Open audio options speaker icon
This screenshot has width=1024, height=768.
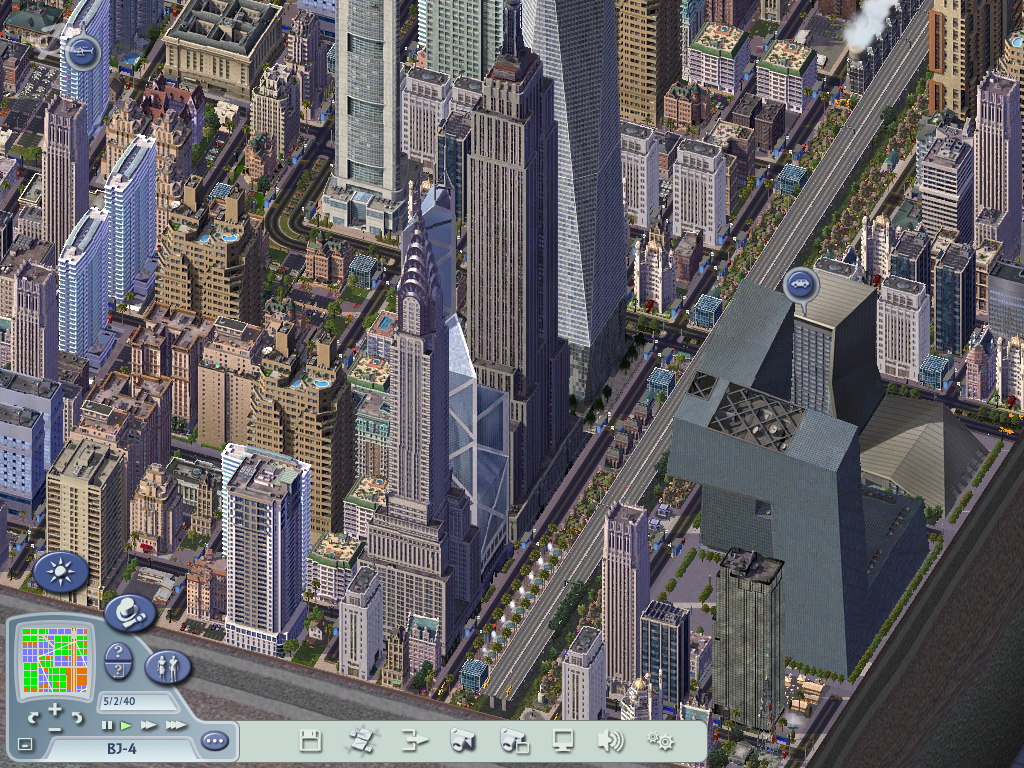[x=610, y=741]
